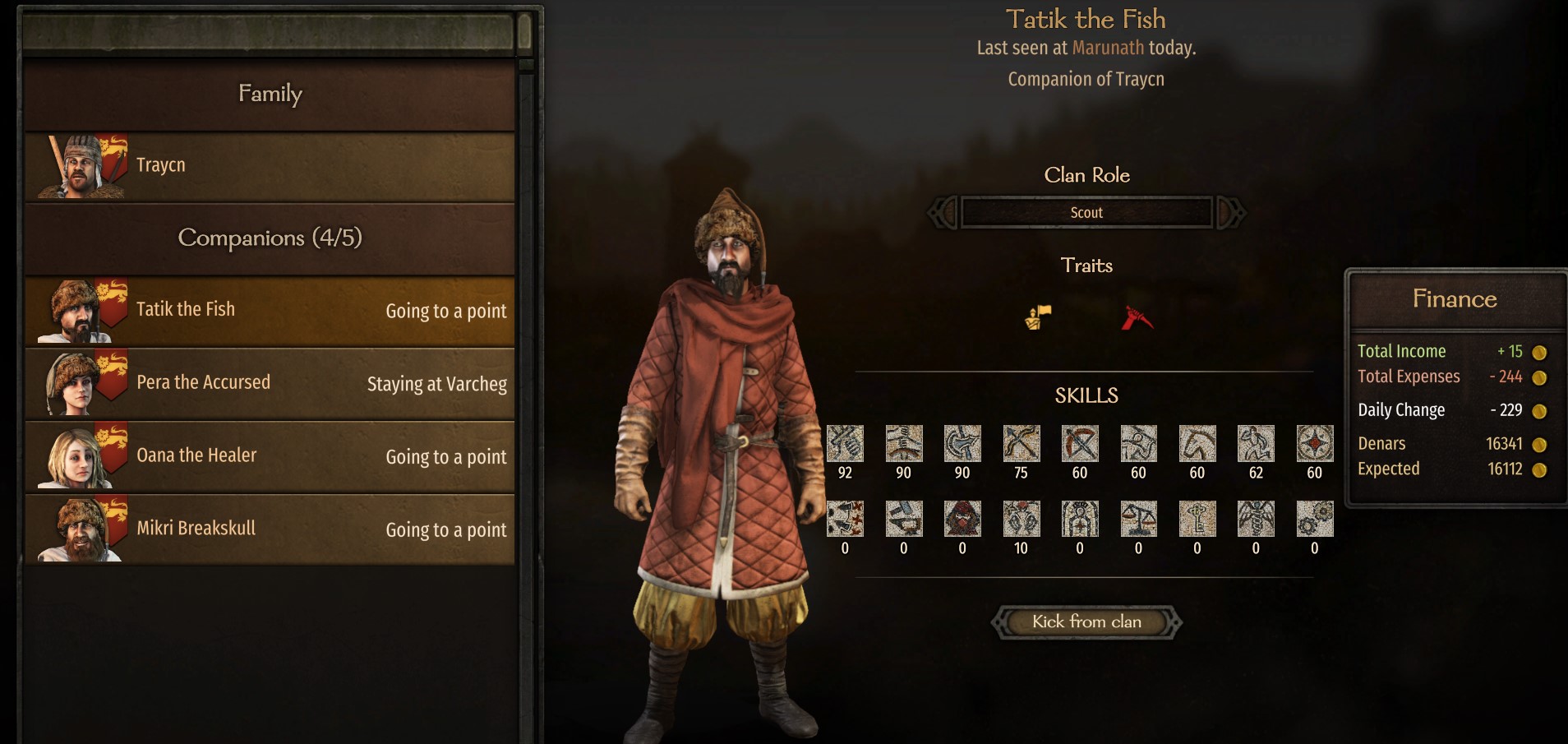1568x744 pixels.
Task: Pick Mikri Breakskull from the companions
Action: [270, 529]
